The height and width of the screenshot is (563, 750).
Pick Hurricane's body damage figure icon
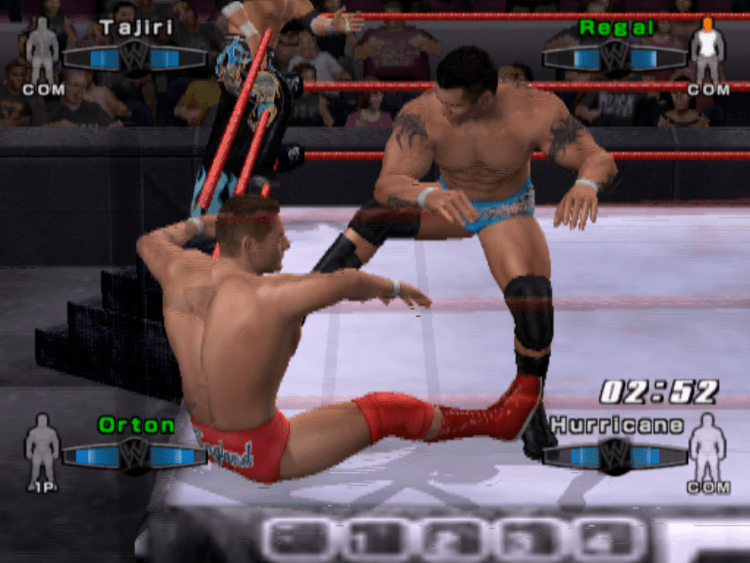pyautogui.click(x=708, y=445)
